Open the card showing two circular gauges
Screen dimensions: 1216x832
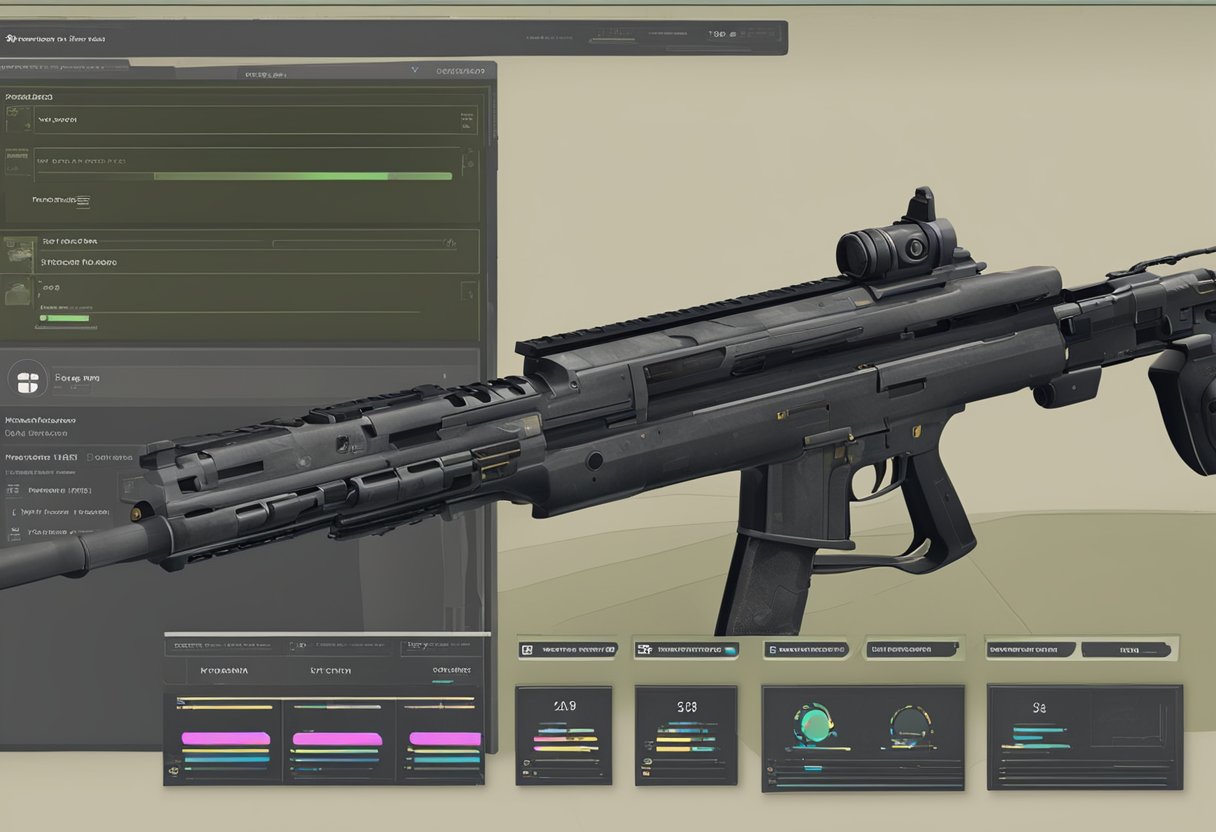click(862, 737)
